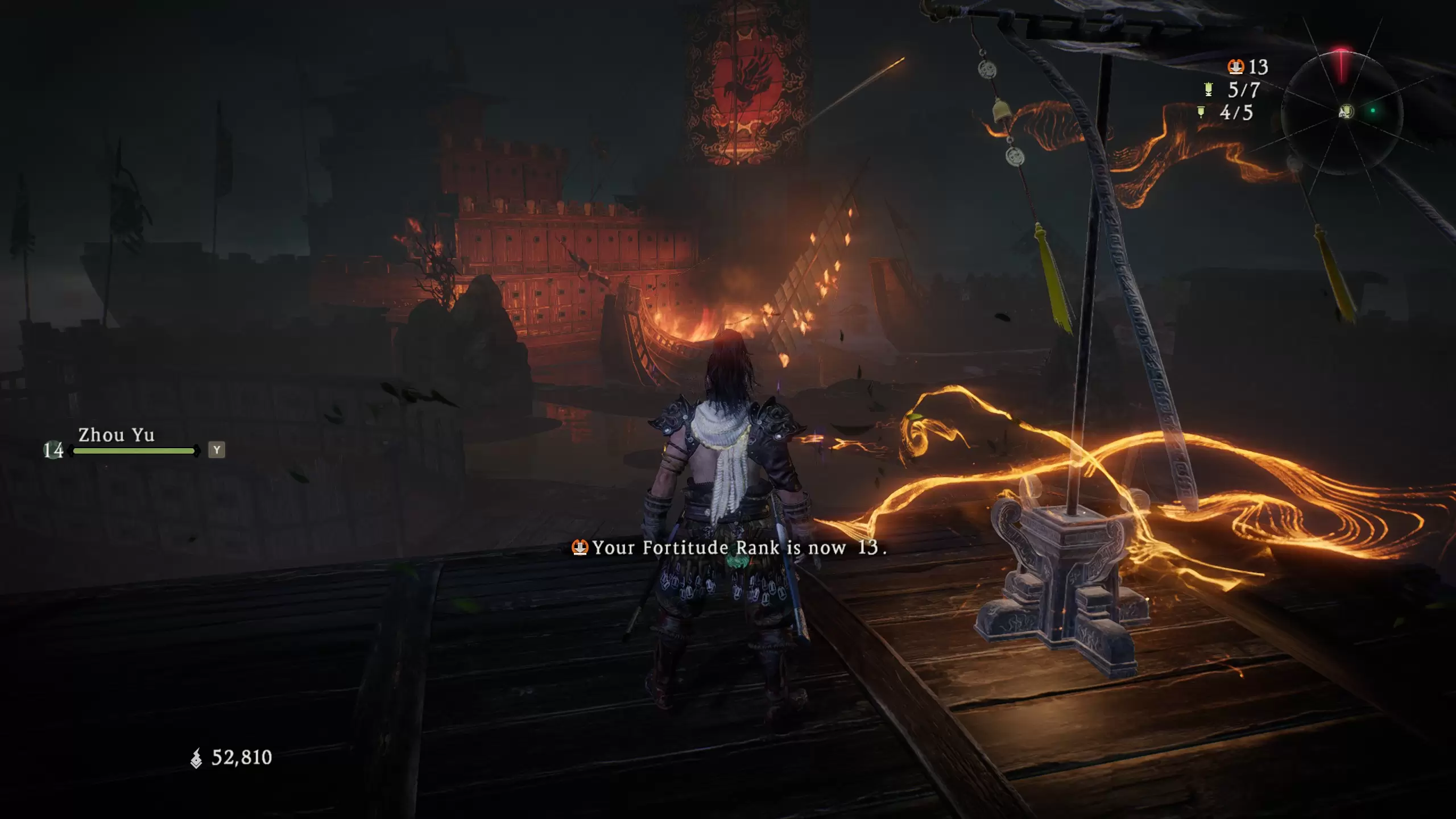
Task: Click the circular compass minimap
Action: point(1342,111)
